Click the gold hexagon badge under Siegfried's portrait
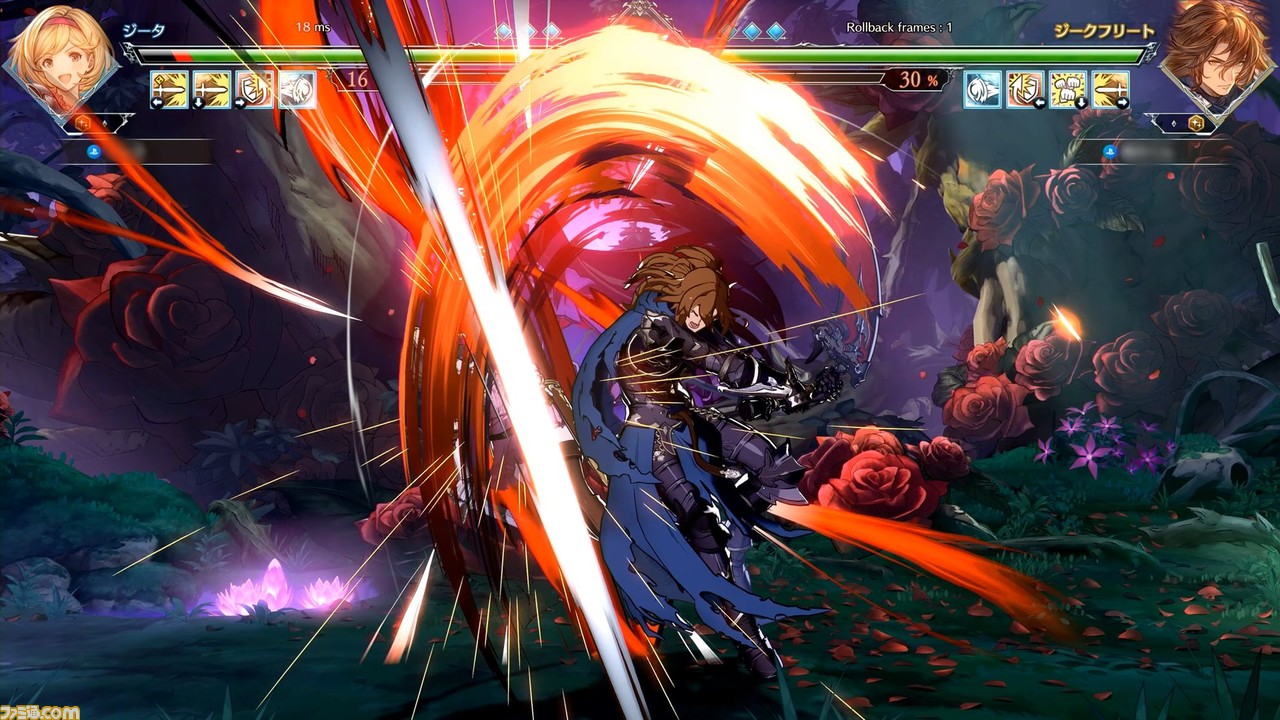1280x720 pixels. 1195,123
